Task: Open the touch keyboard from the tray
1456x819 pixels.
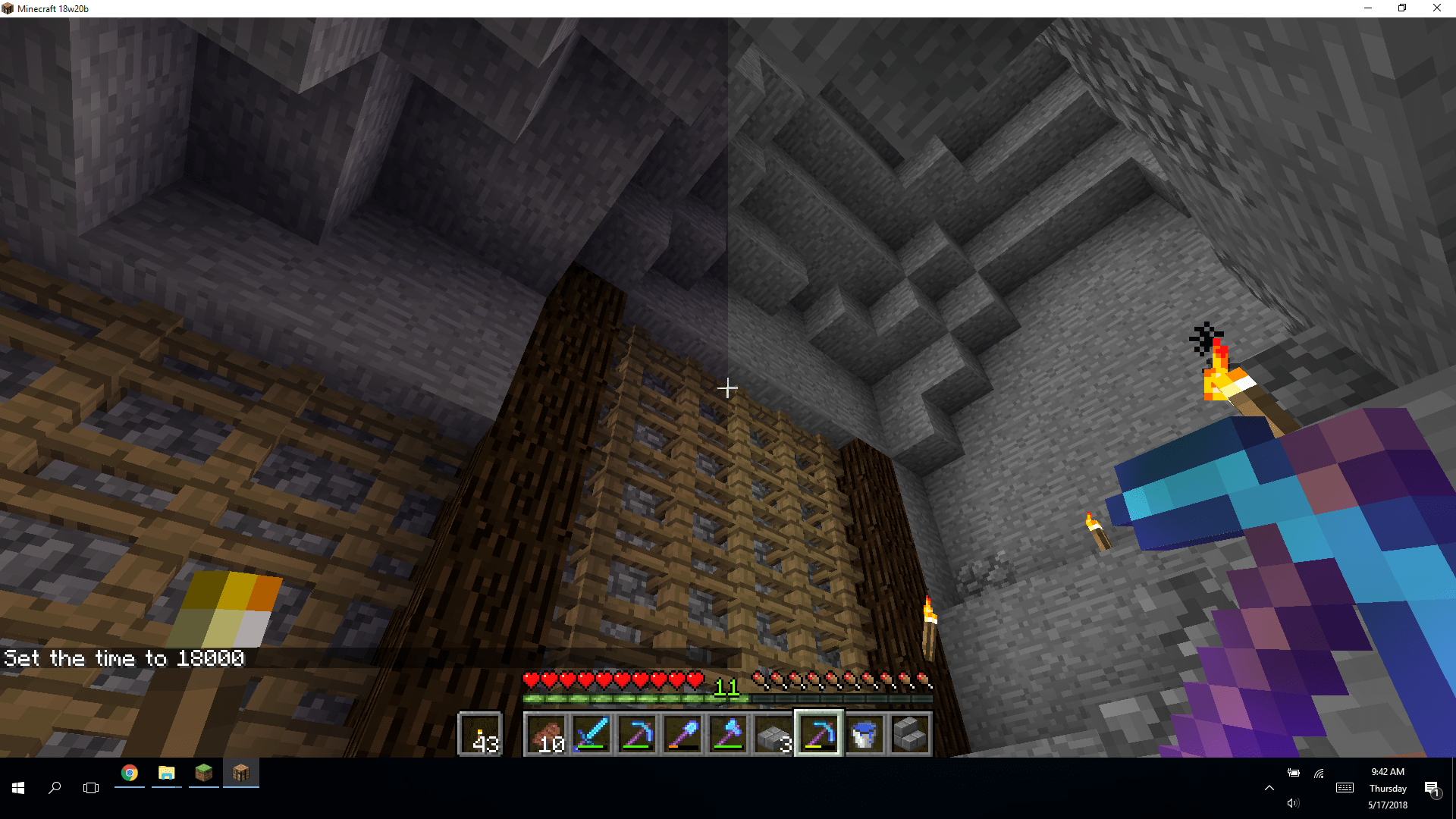Action: pos(1344,788)
